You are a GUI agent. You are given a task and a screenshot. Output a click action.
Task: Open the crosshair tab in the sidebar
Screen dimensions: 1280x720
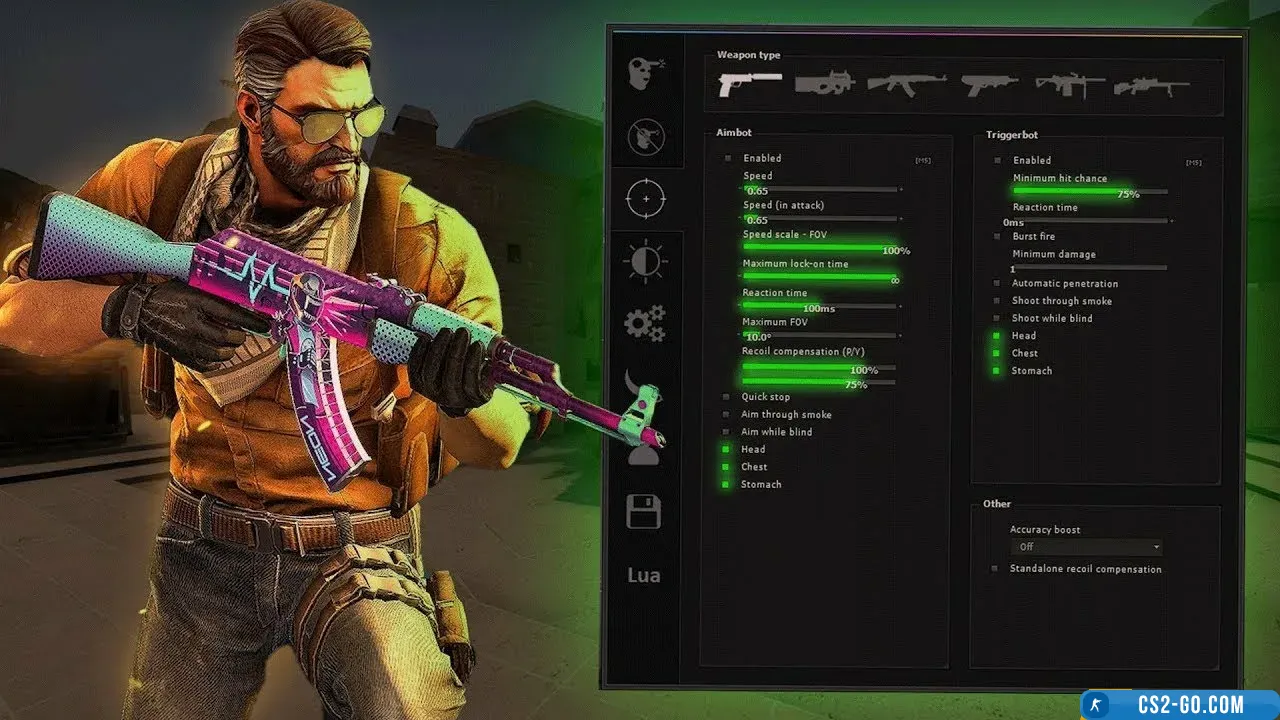point(645,199)
